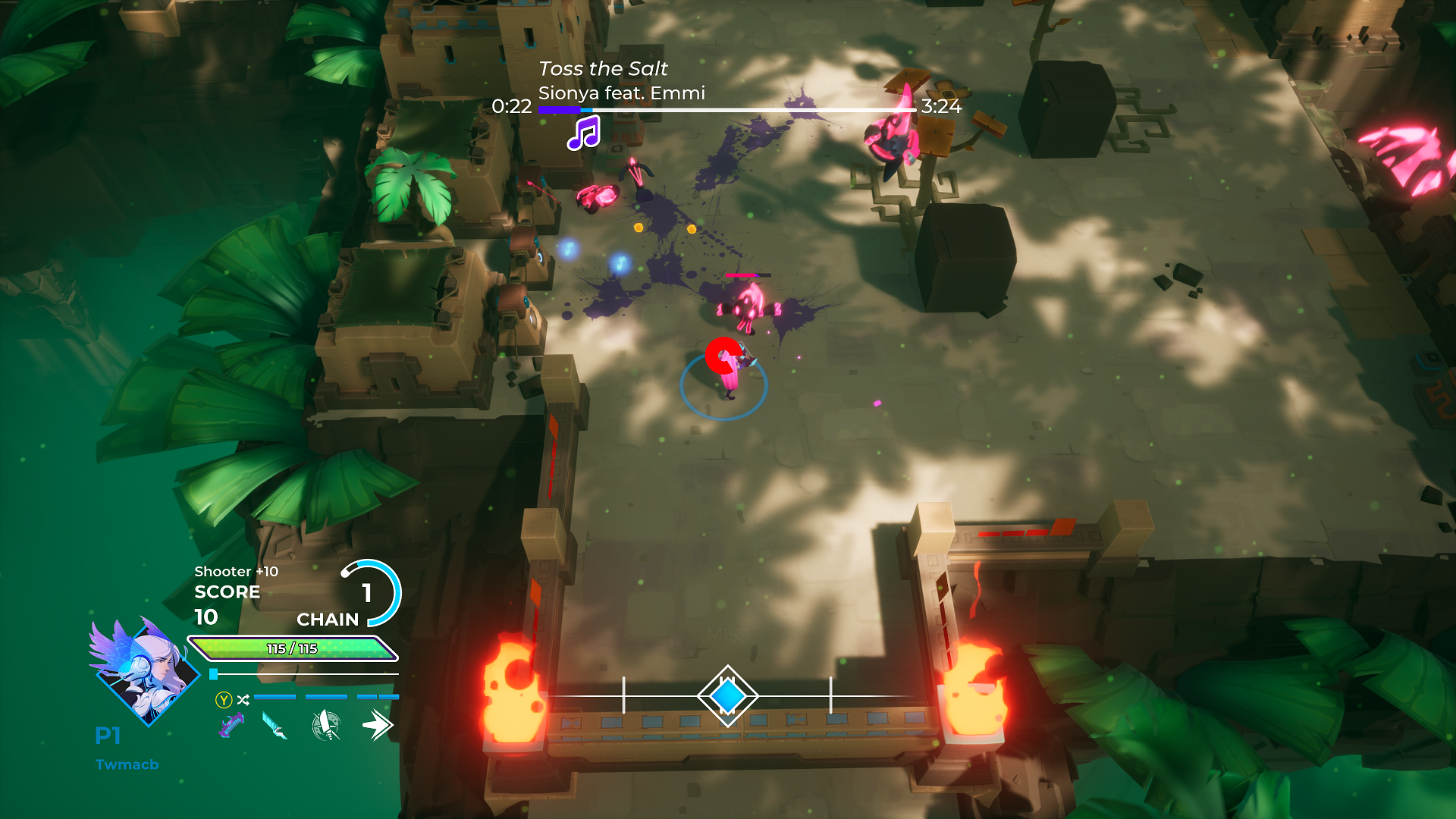Screen dimensions: 1456x819
Task: Select the cyan blade weapon icon
Action: pos(275,726)
